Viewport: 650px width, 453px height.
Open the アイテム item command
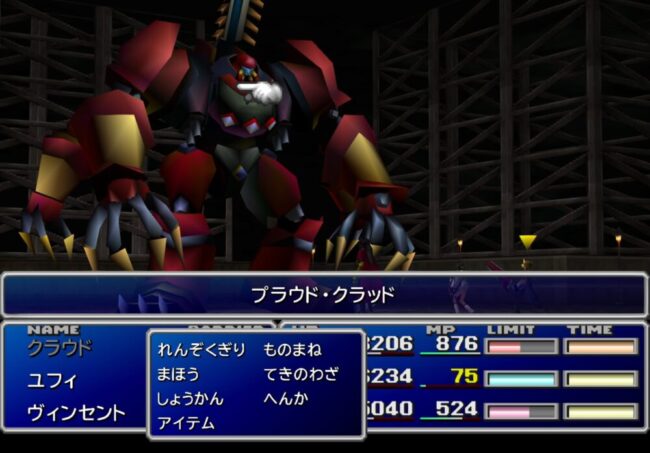click(x=185, y=422)
